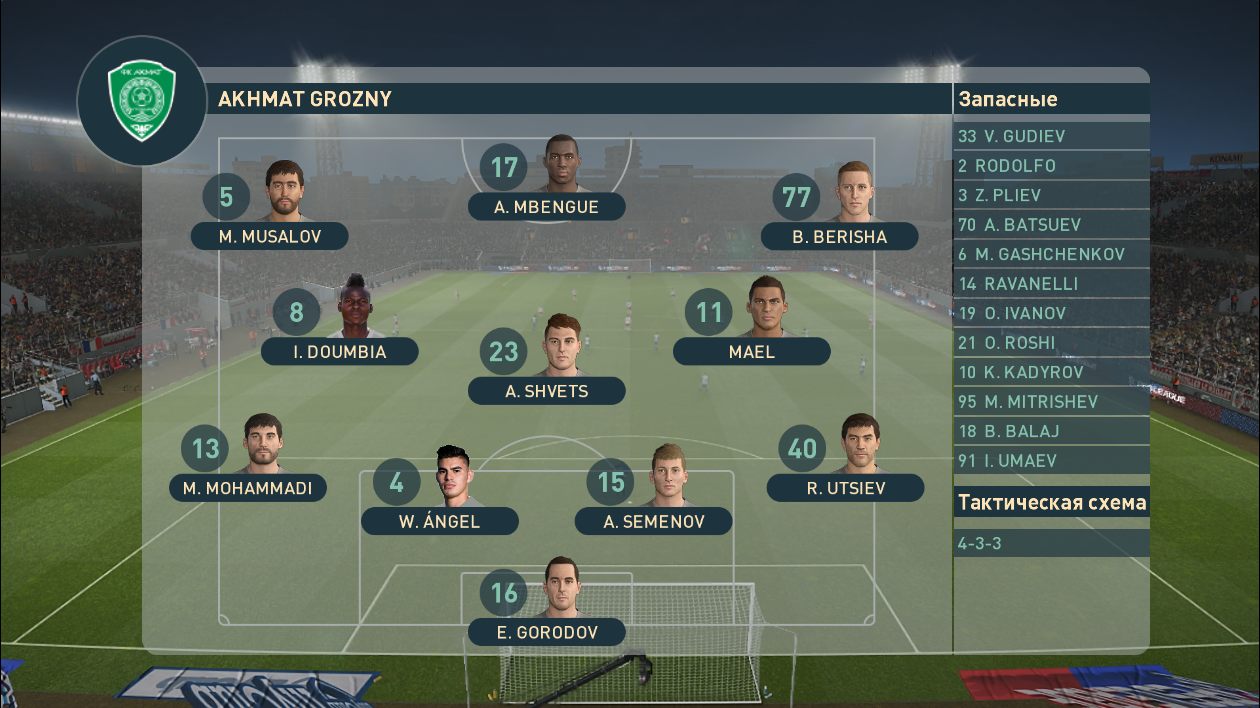Pick substitute V. Gudiev from the bench

click(x=1051, y=136)
